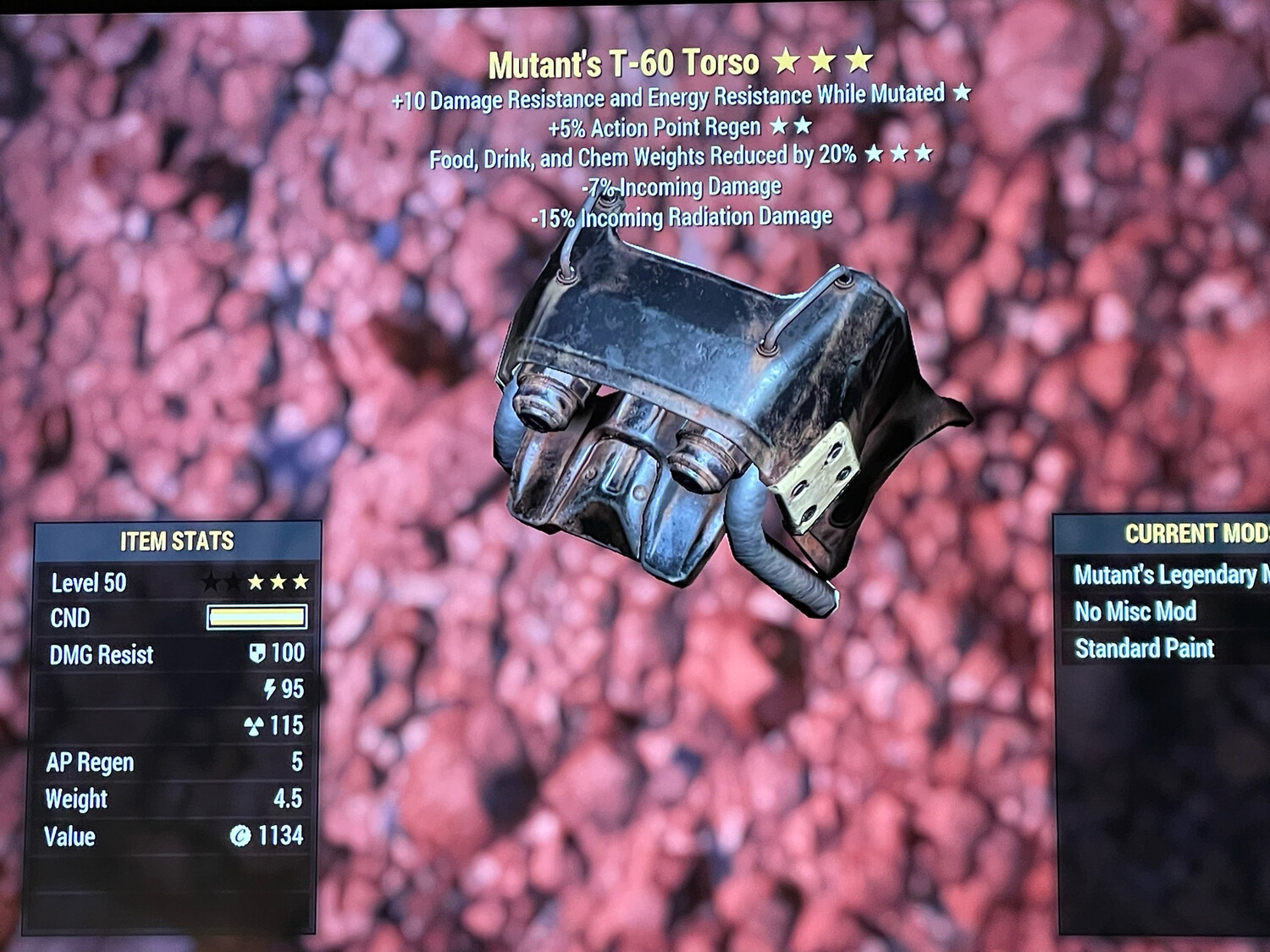This screenshot has width=1270, height=952.
Task: Open the No Misc Mod slot
Action: 1136,611
